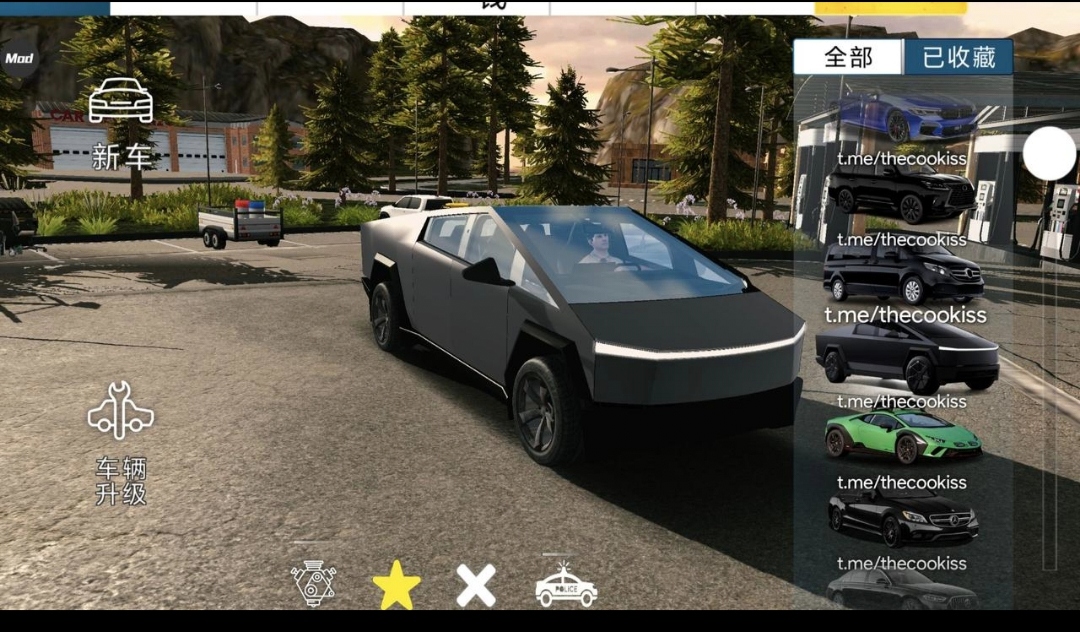Select the blue sedan thumbnail

906,116
